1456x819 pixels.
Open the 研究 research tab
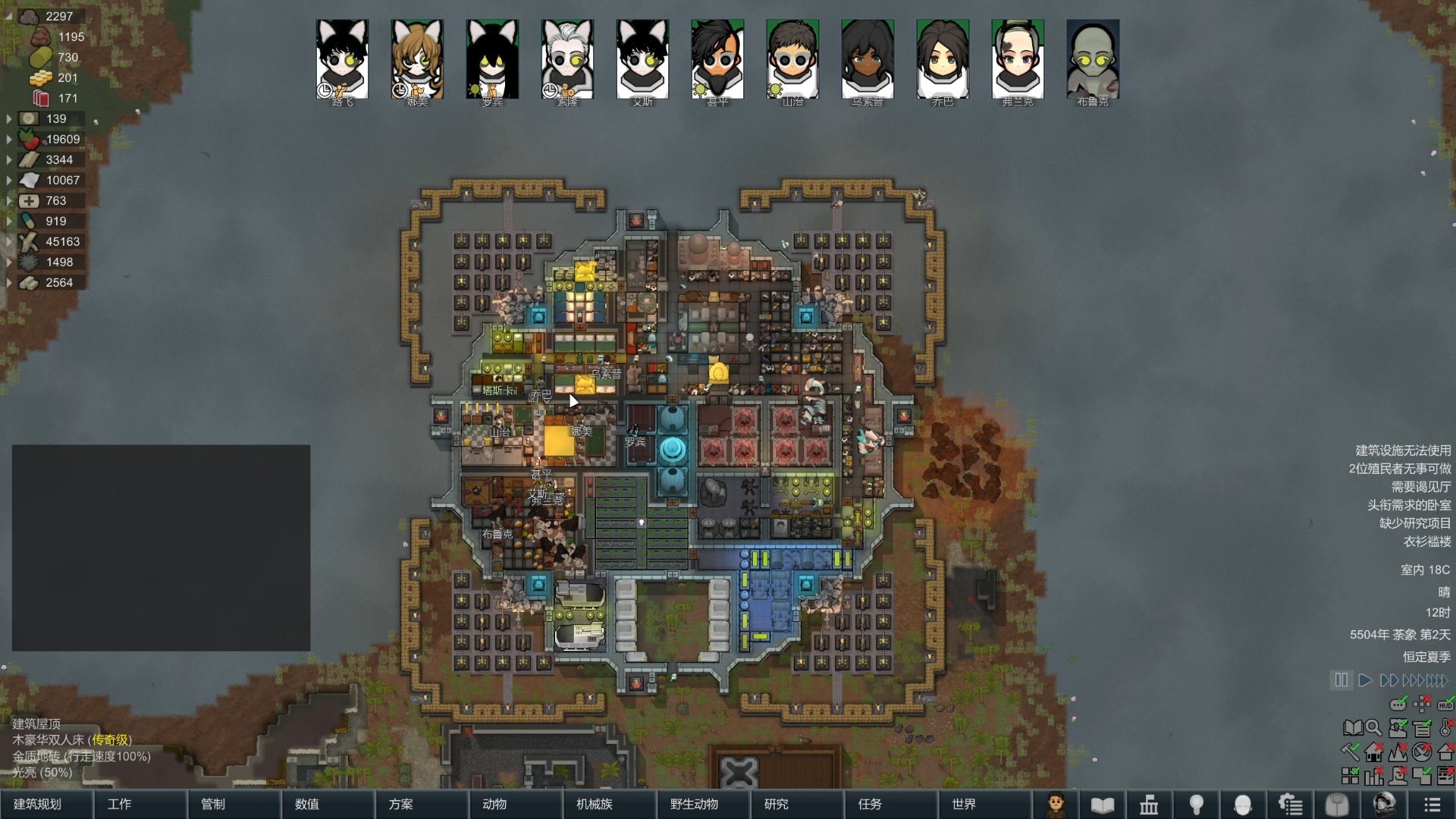(x=776, y=804)
